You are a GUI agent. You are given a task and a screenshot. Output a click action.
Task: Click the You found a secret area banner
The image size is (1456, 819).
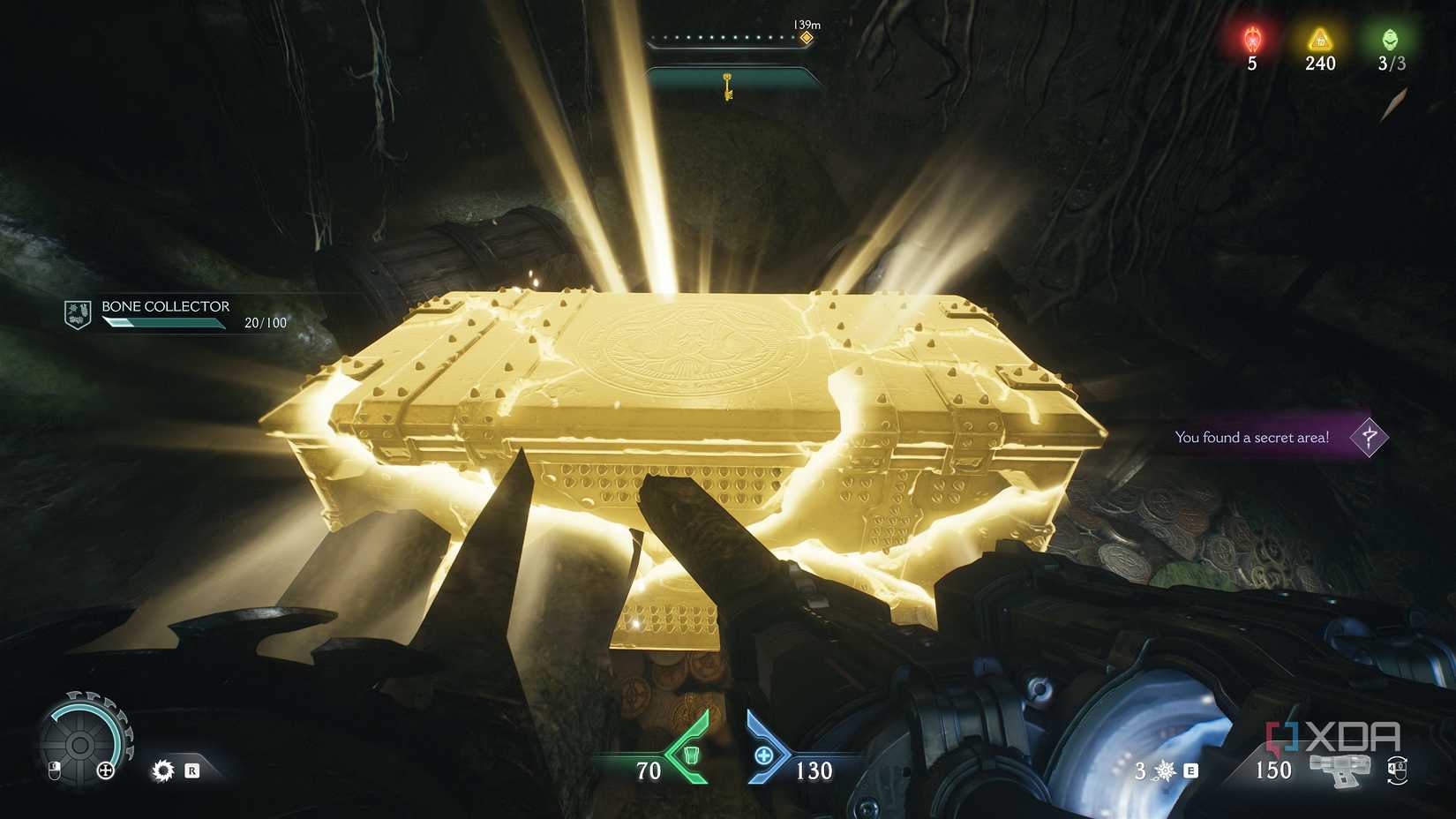1251,437
